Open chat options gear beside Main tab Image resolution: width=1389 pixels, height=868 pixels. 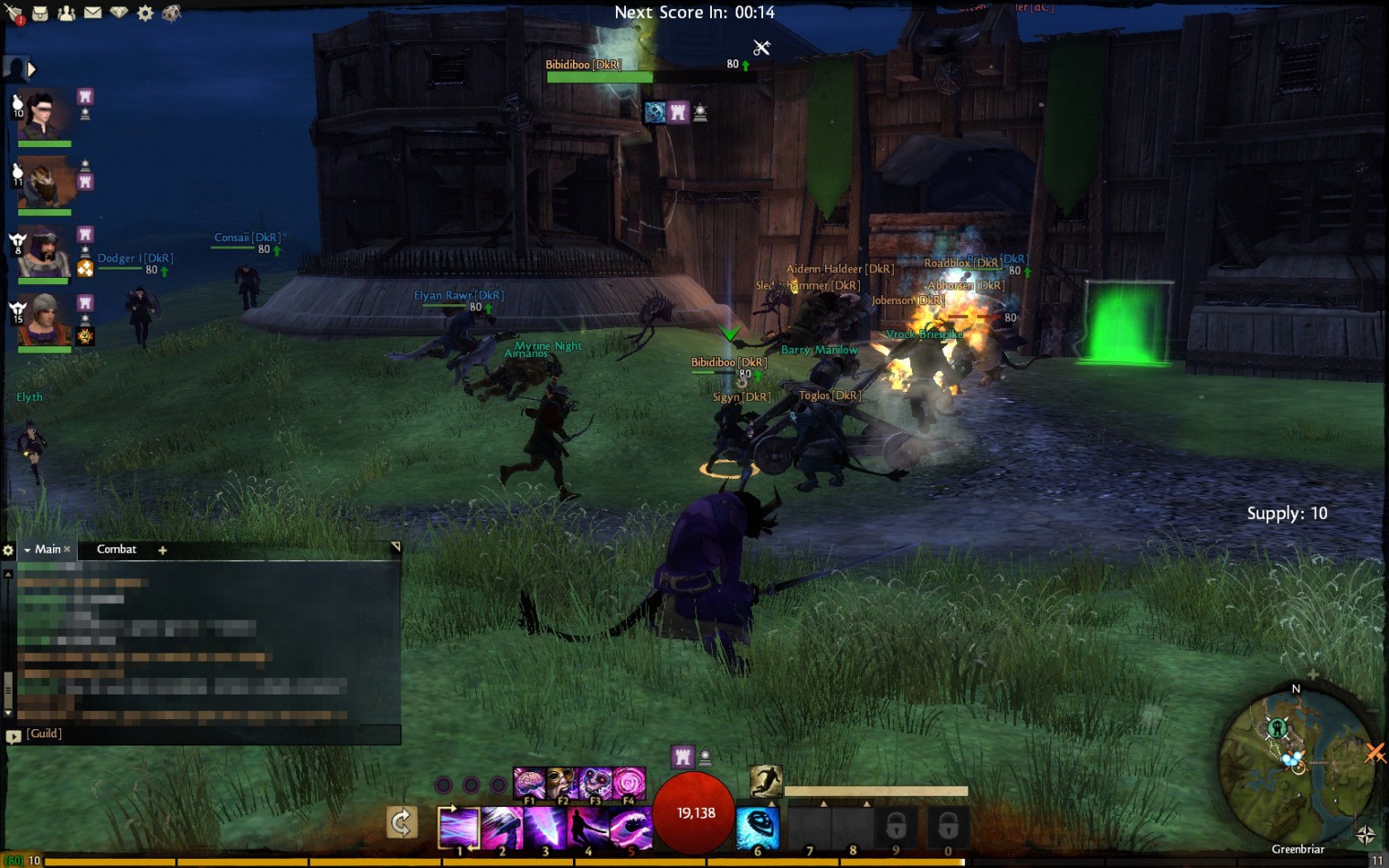point(8,550)
